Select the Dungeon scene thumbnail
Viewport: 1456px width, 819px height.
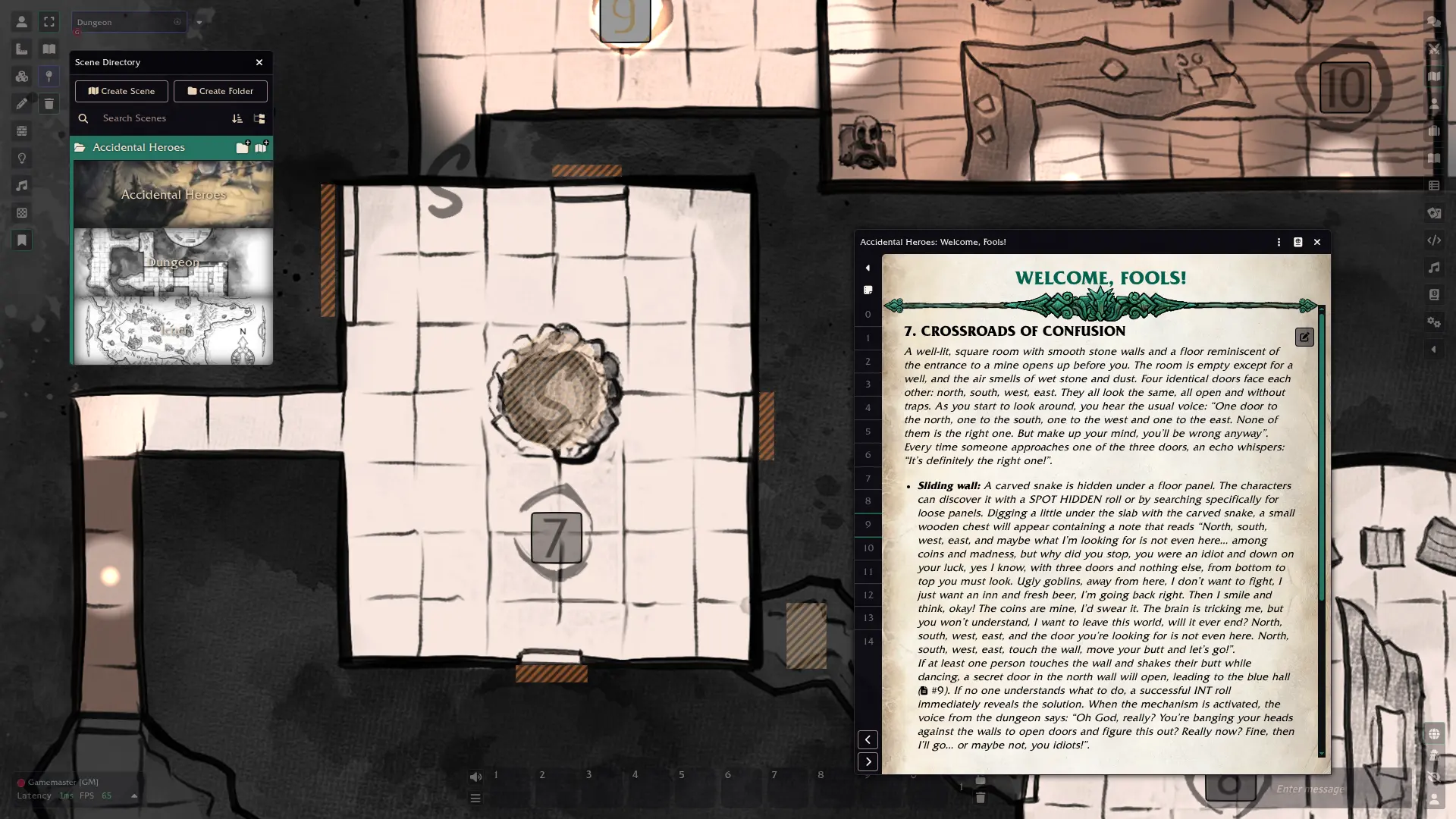click(x=173, y=262)
